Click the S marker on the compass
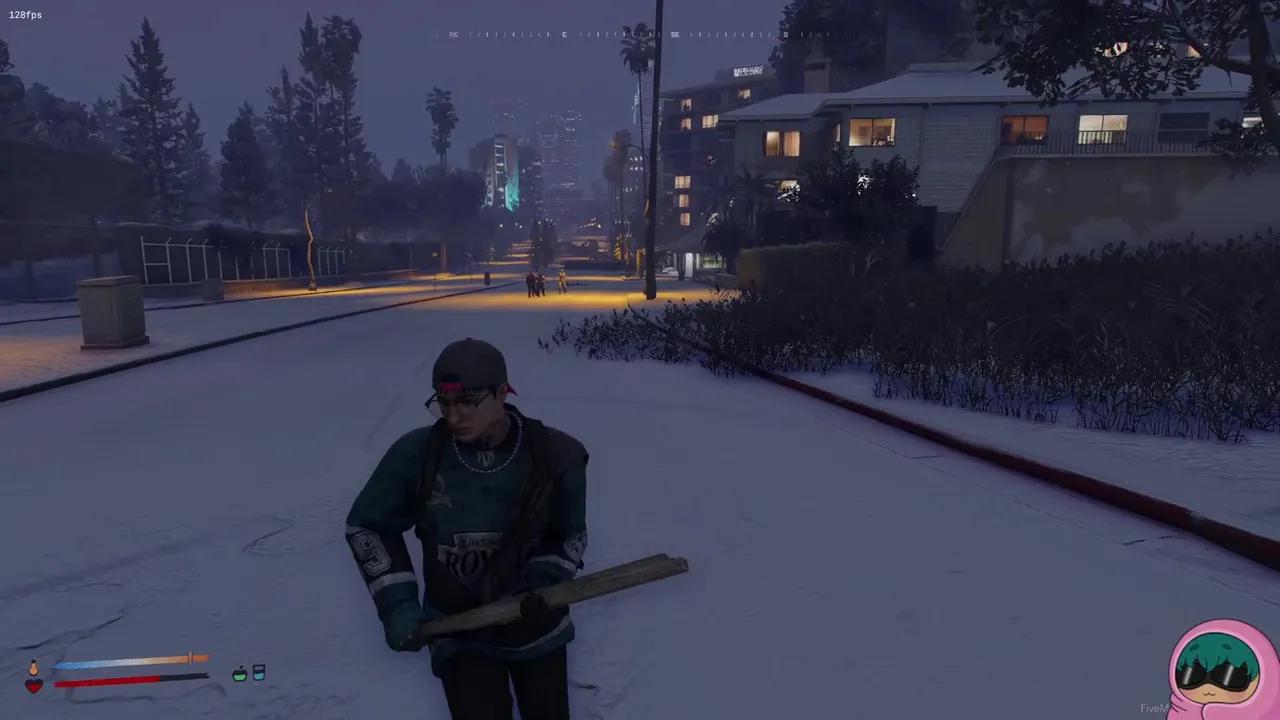The width and height of the screenshot is (1280, 720). pyautogui.click(x=788, y=34)
